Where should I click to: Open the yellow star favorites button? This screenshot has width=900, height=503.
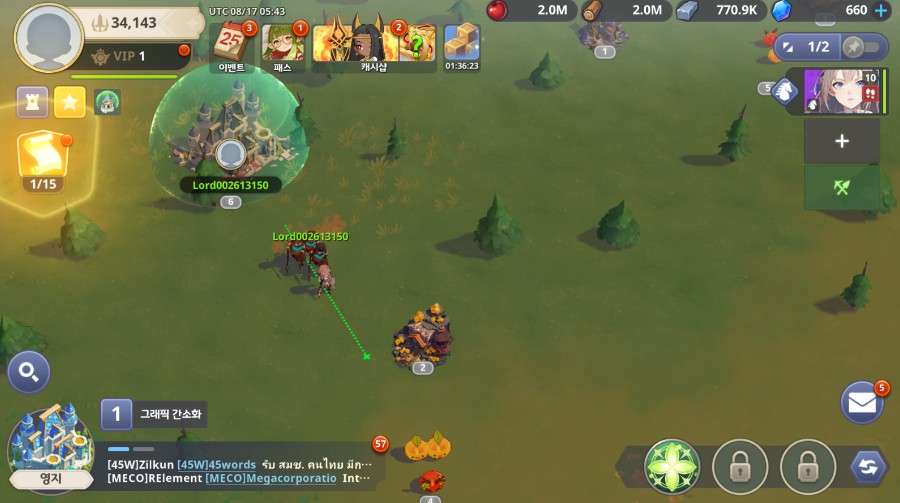[x=69, y=101]
